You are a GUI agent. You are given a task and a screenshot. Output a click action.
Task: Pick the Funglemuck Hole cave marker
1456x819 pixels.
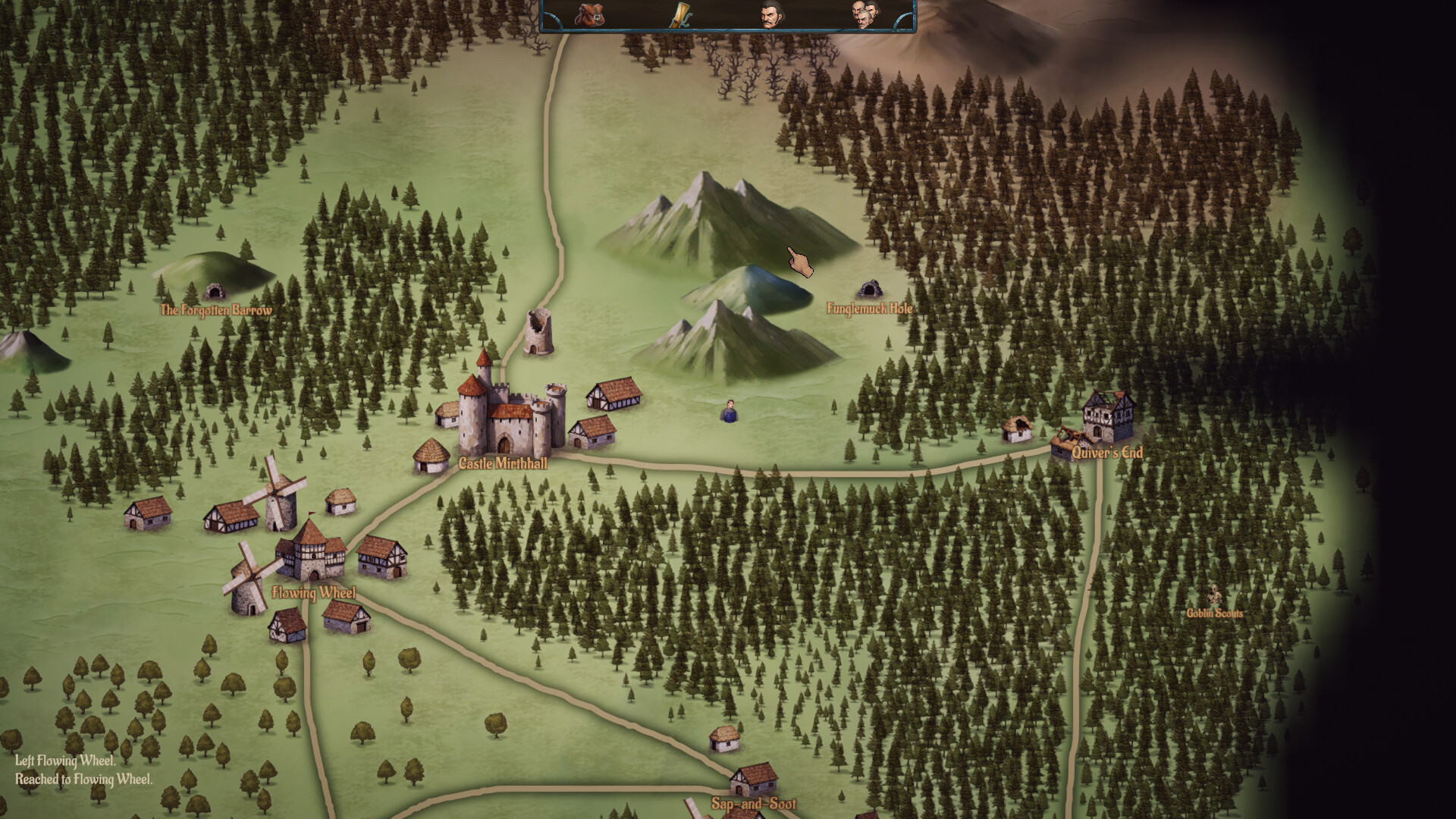[x=870, y=289]
